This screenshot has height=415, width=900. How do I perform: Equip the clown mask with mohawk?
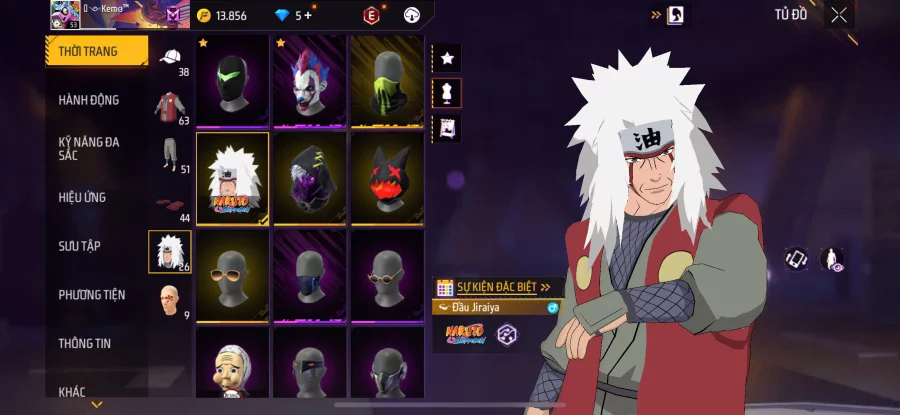coord(309,81)
